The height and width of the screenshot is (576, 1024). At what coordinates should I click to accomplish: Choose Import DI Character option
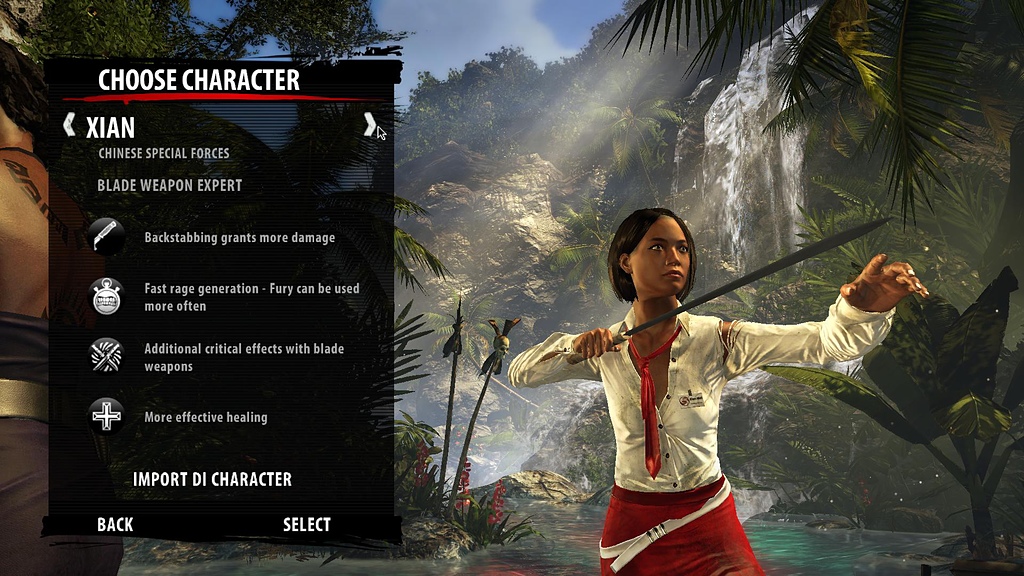(212, 479)
